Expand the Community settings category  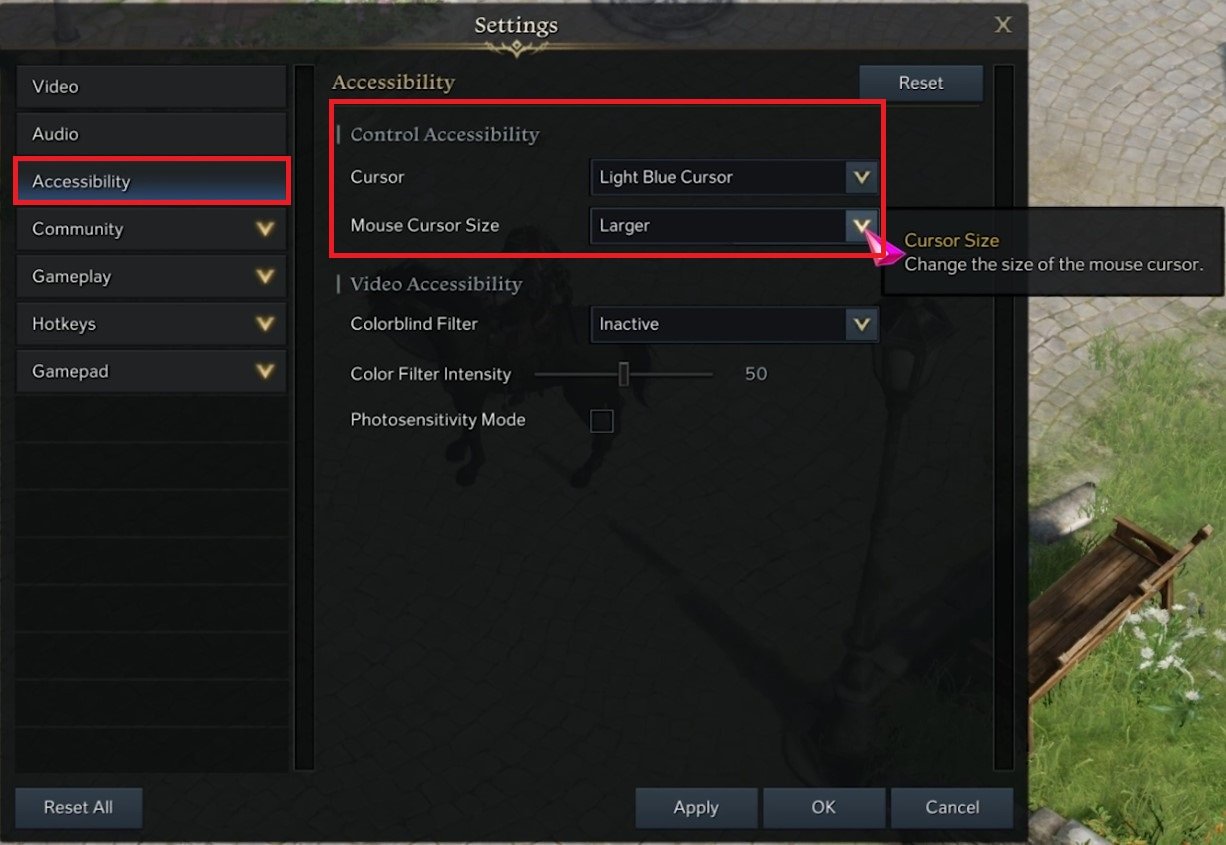pos(150,229)
